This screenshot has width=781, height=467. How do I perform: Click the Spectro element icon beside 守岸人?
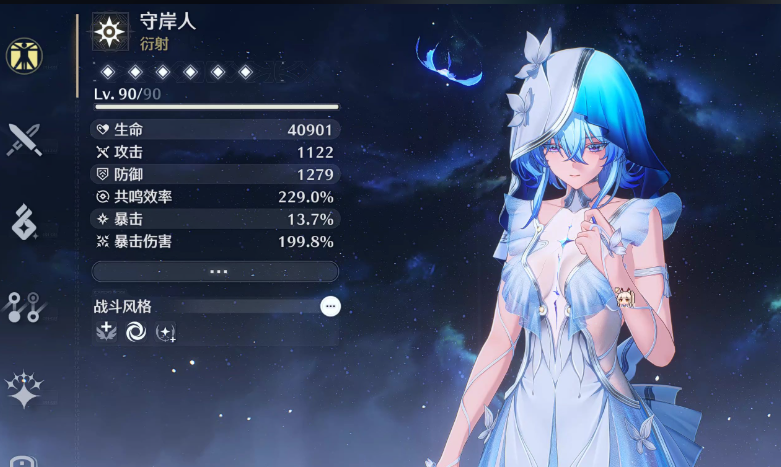(110, 32)
